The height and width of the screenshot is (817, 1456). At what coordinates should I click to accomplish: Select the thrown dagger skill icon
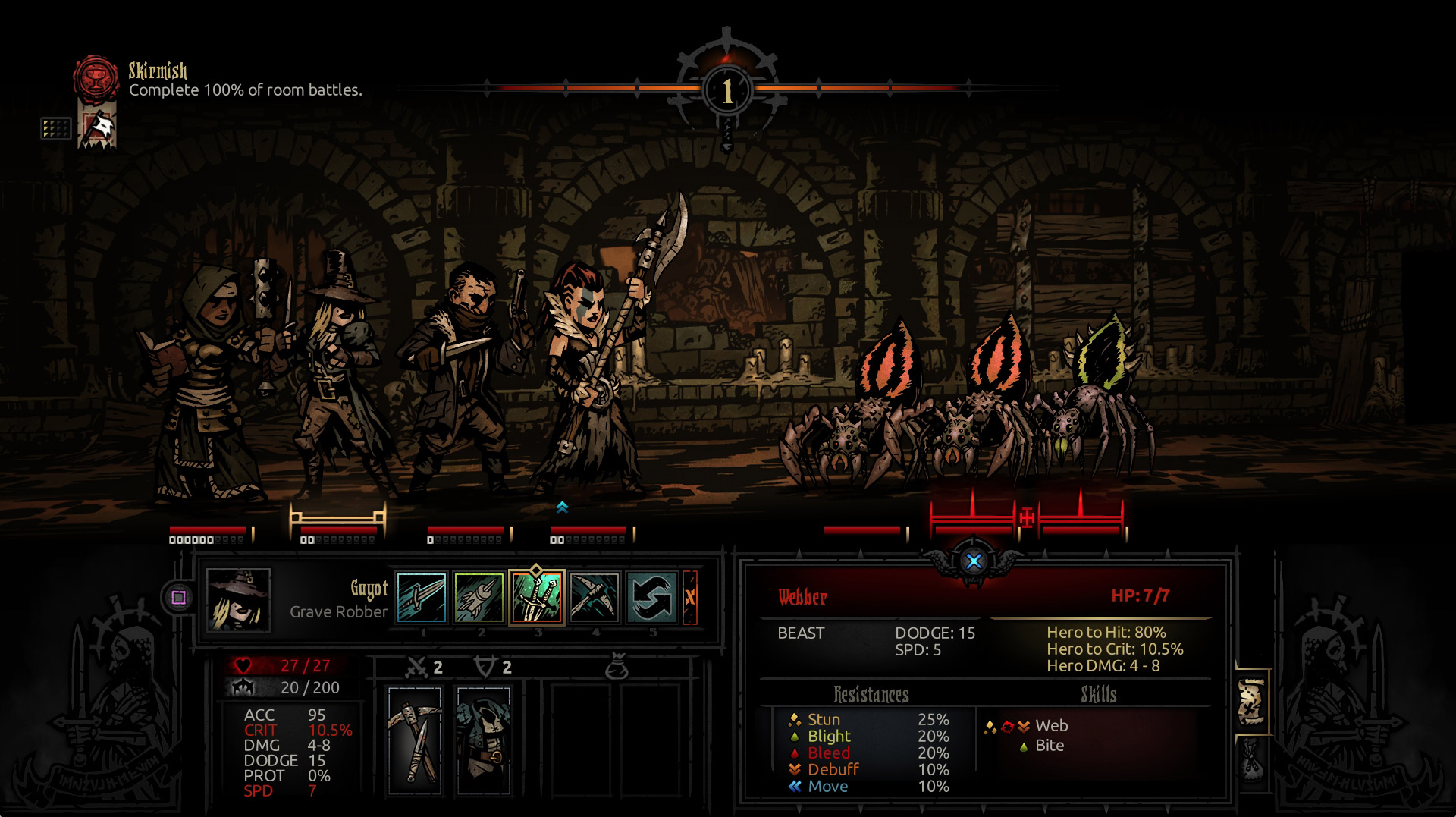click(422, 597)
